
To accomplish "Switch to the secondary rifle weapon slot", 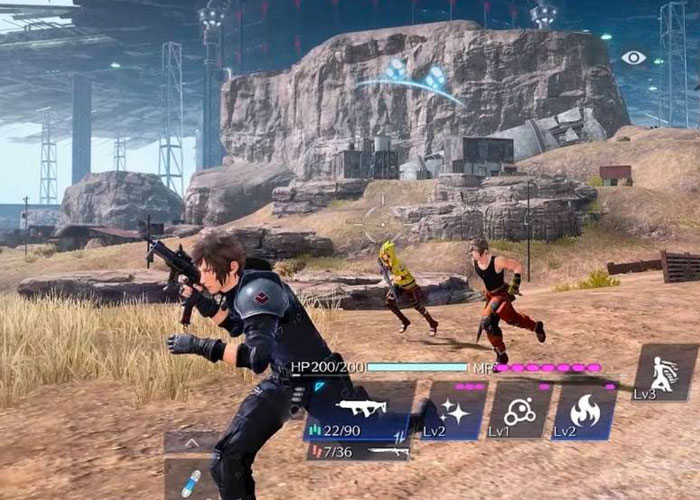I will [x=356, y=452].
